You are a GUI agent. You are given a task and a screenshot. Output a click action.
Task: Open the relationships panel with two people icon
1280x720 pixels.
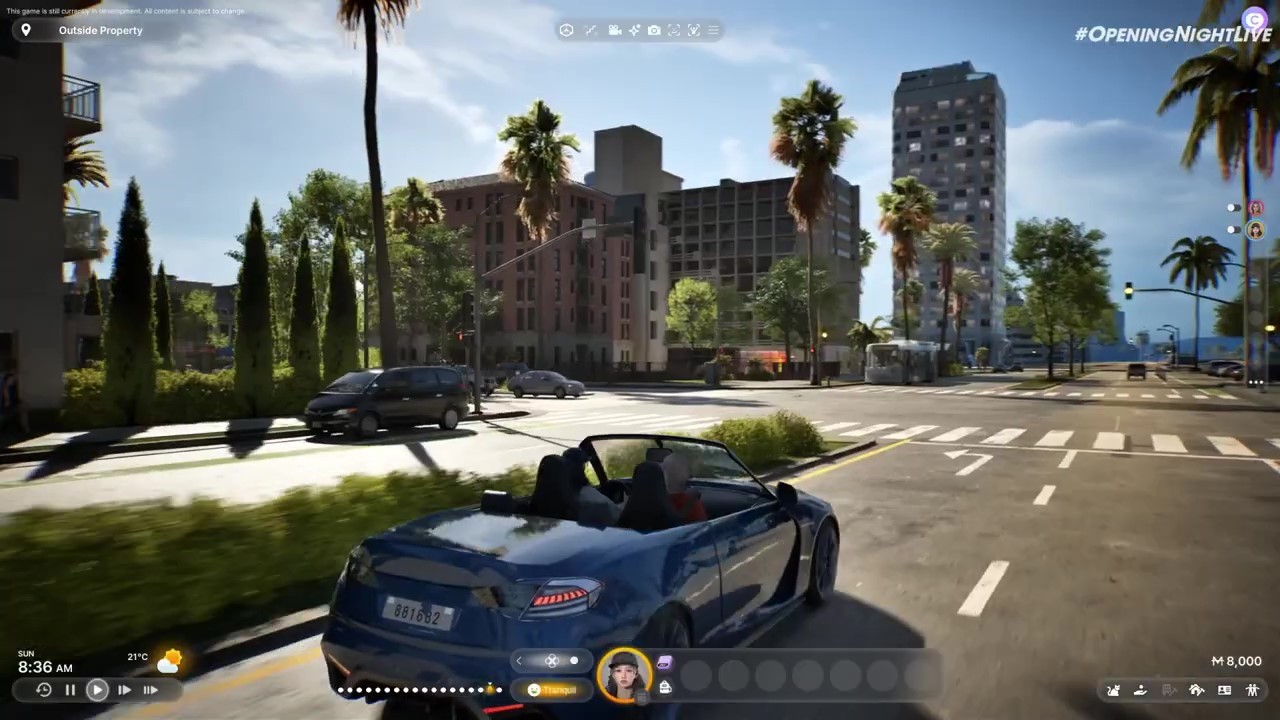(1252, 690)
